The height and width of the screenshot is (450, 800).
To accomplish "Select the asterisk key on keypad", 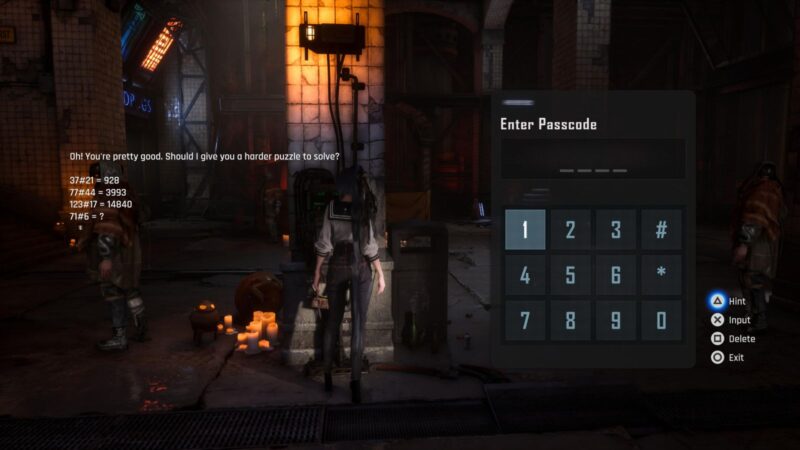I will (x=661, y=275).
